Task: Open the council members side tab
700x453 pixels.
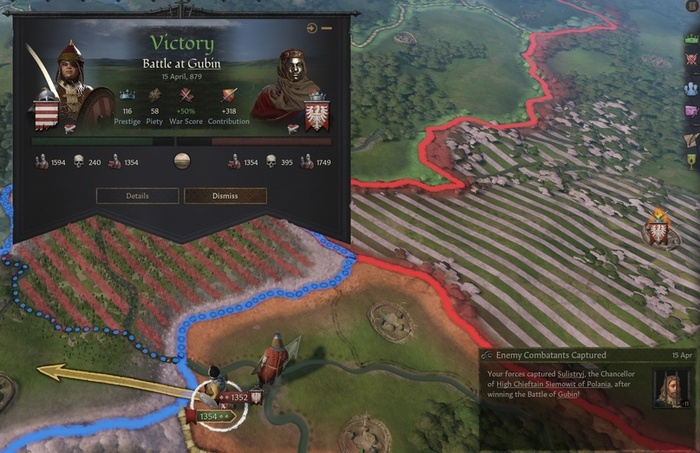Action: (690, 87)
